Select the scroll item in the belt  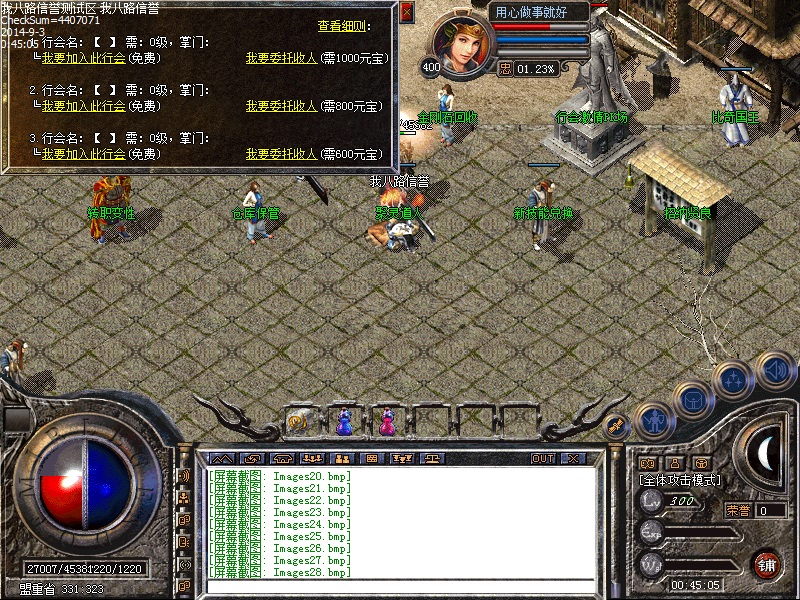point(299,423)
